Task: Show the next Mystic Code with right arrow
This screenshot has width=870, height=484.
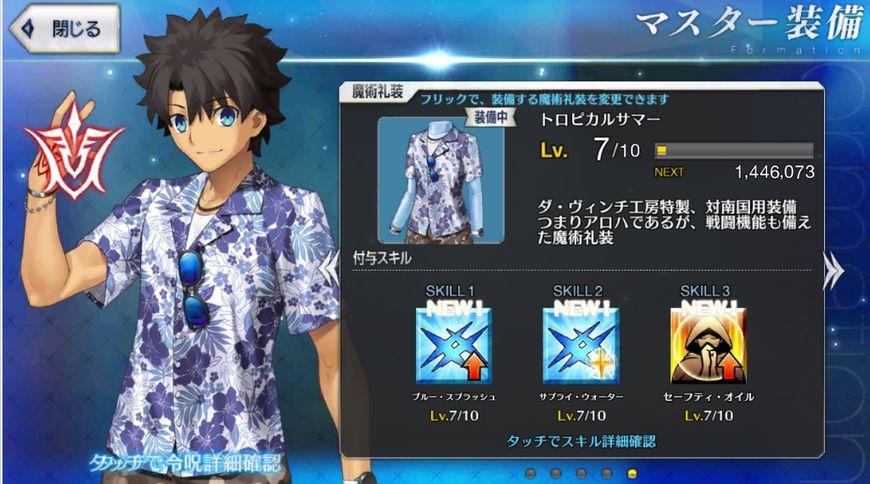Action: [x=832, y=272]
